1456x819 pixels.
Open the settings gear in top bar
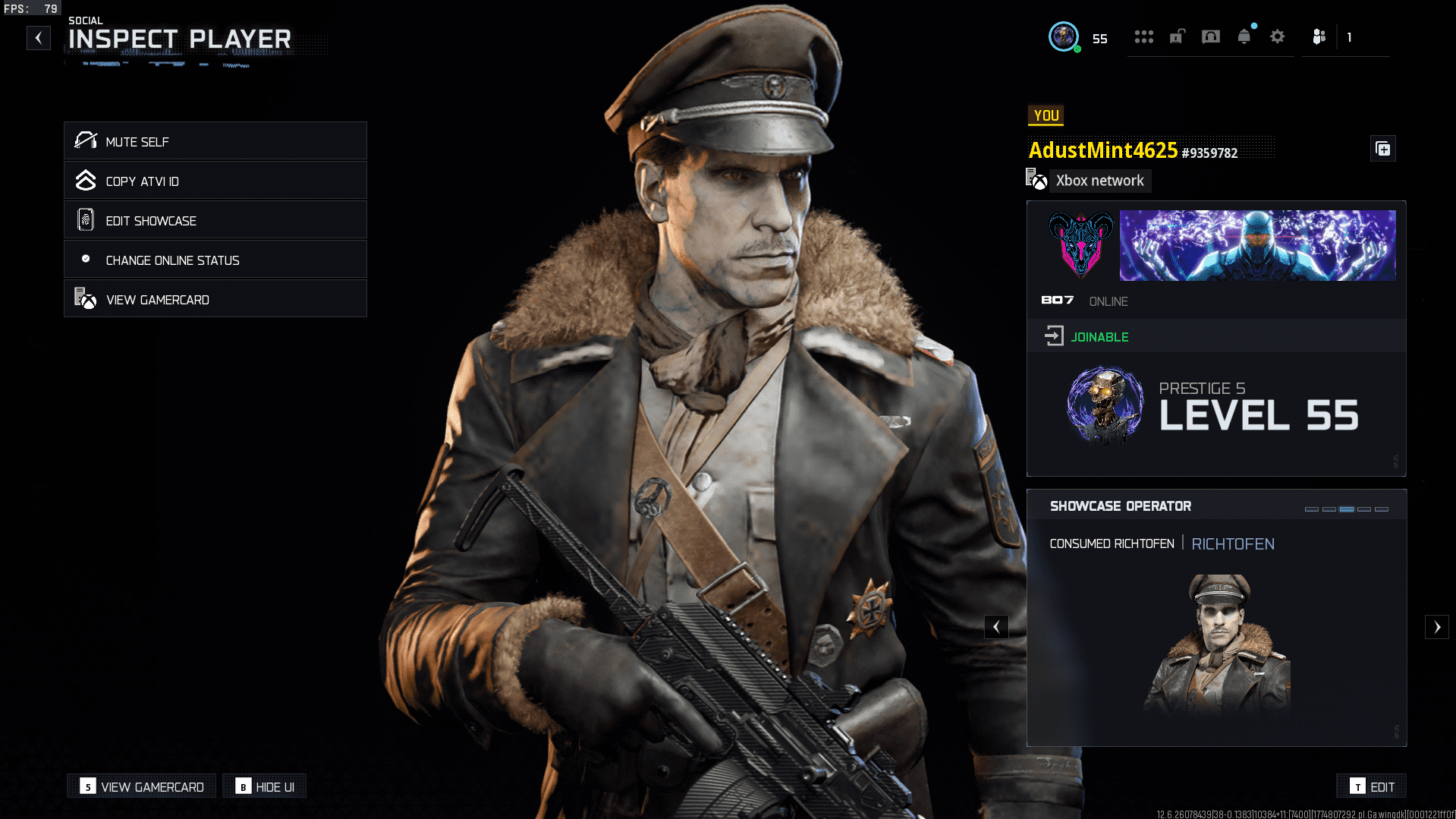pyautogui.click(x=1278, y=36)
